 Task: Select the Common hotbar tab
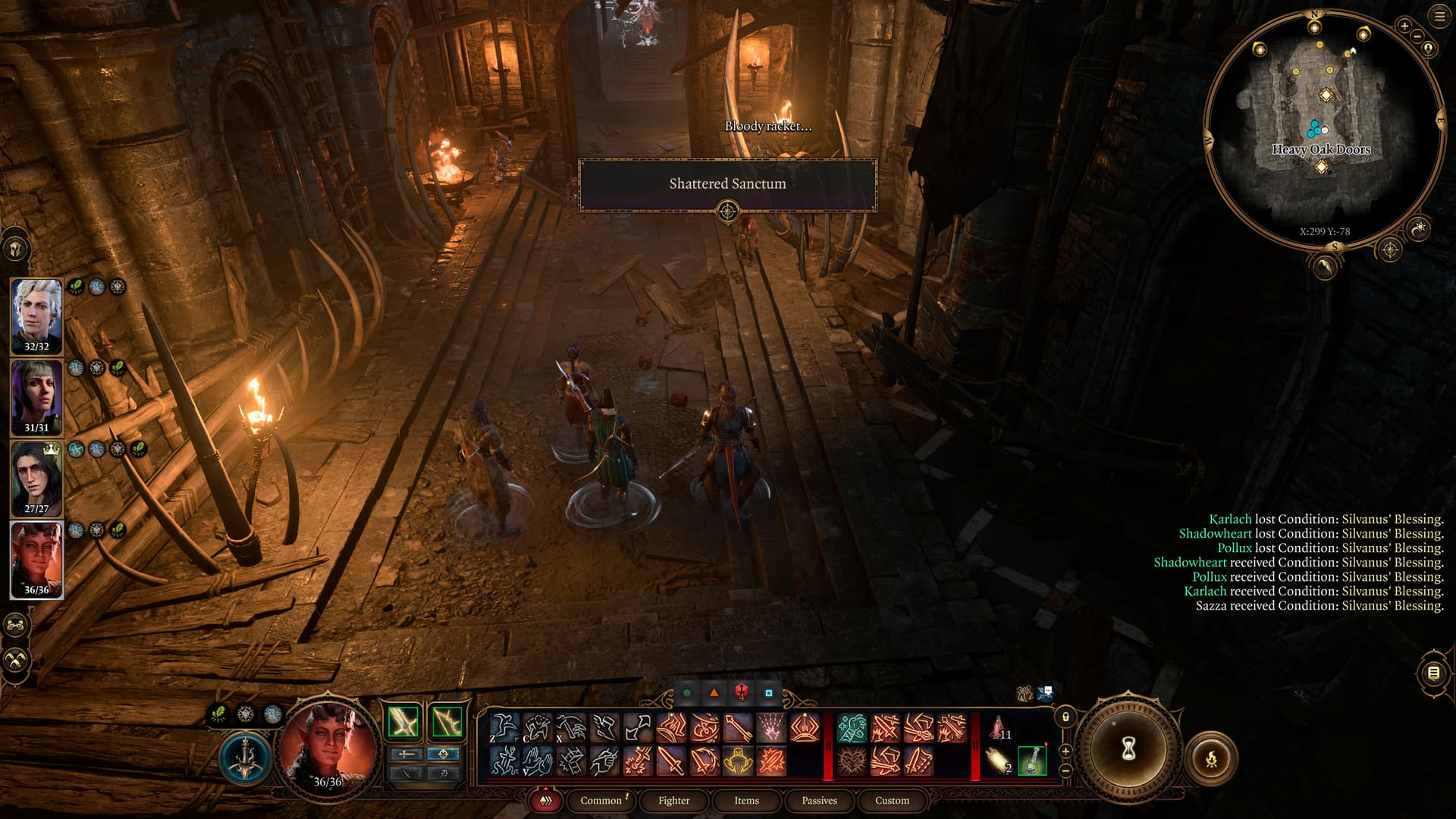601,800
